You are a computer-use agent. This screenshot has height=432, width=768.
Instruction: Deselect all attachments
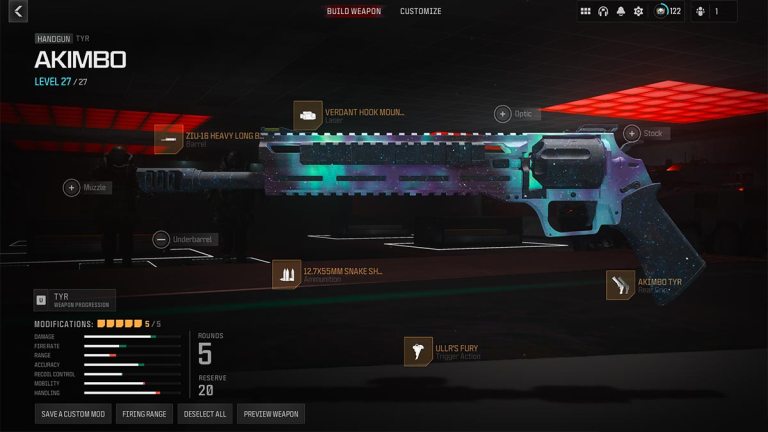click(205, 413)
